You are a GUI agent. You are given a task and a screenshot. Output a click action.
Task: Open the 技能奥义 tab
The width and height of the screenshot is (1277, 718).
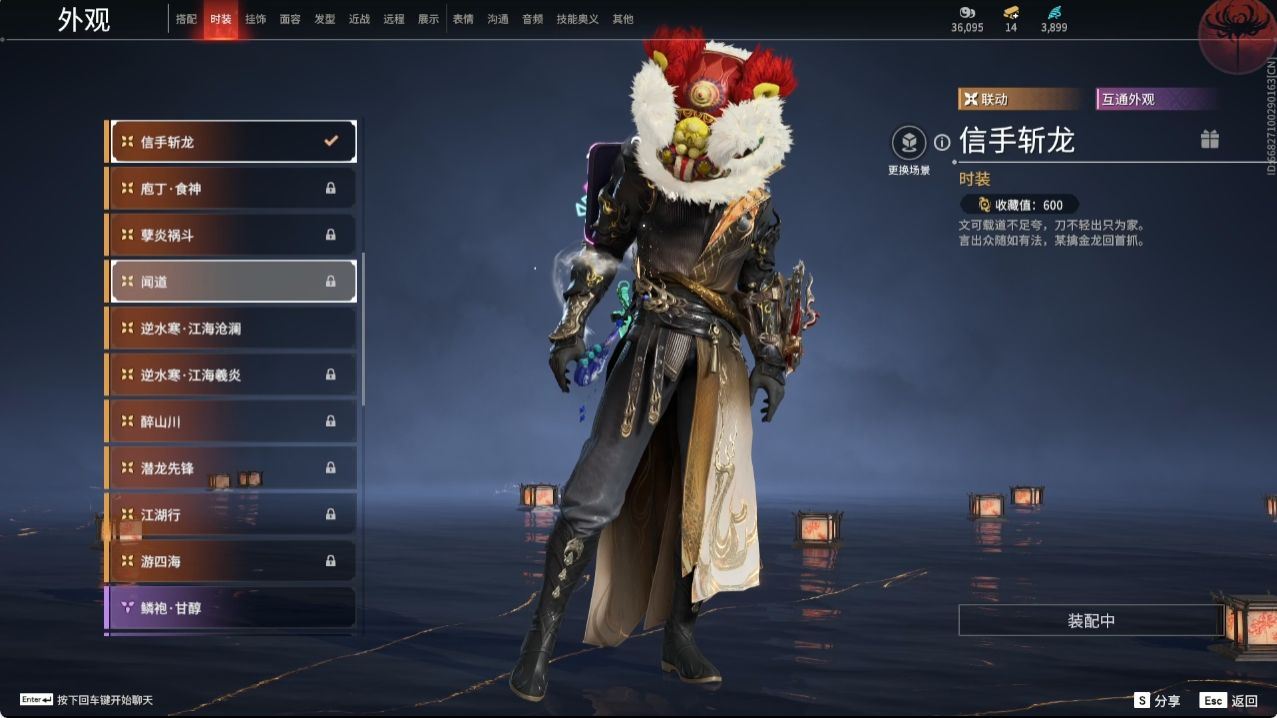(x=577, y=19)
